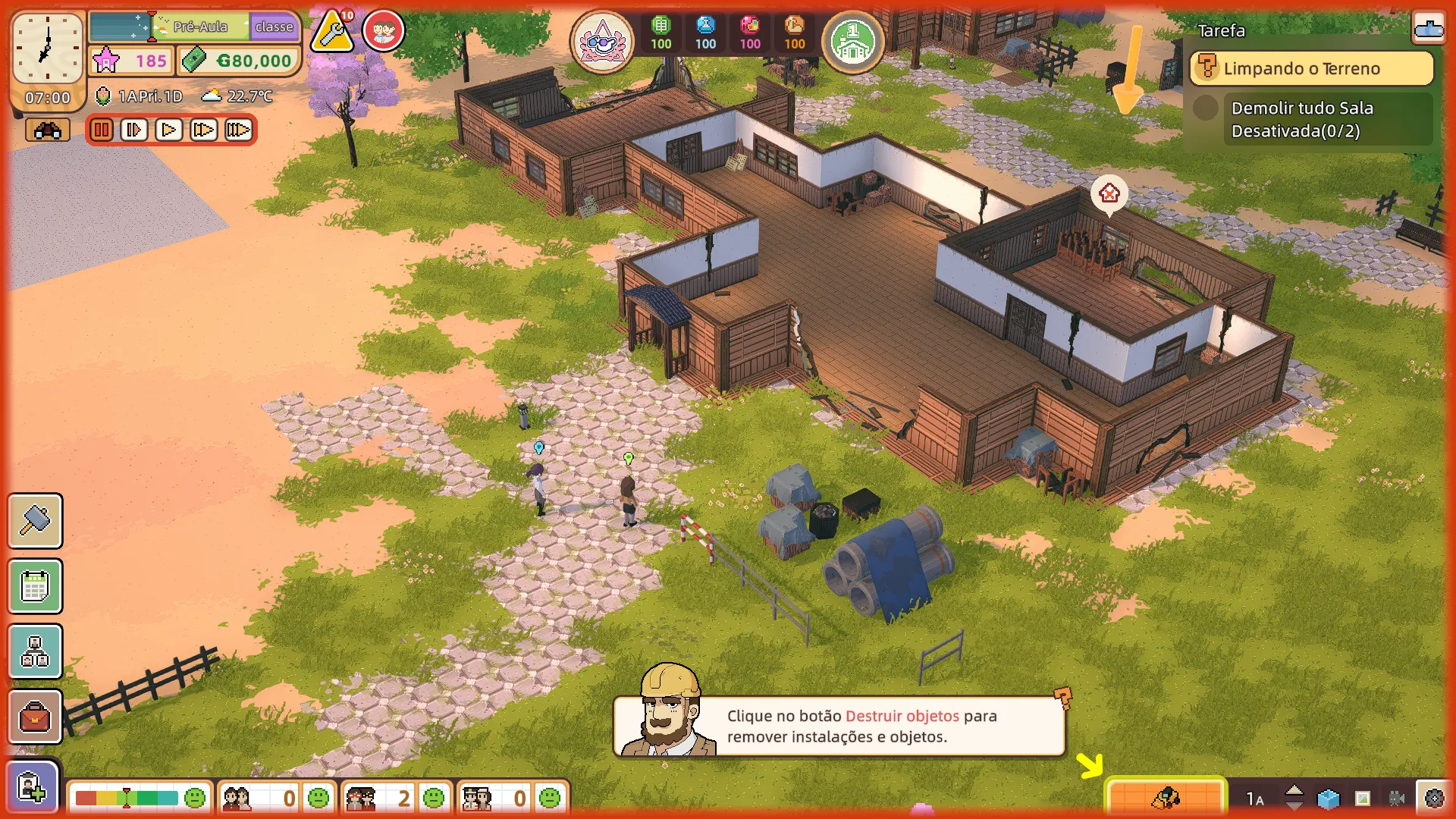
Task: Click the picture frame icon
Action: (1363, 799)
